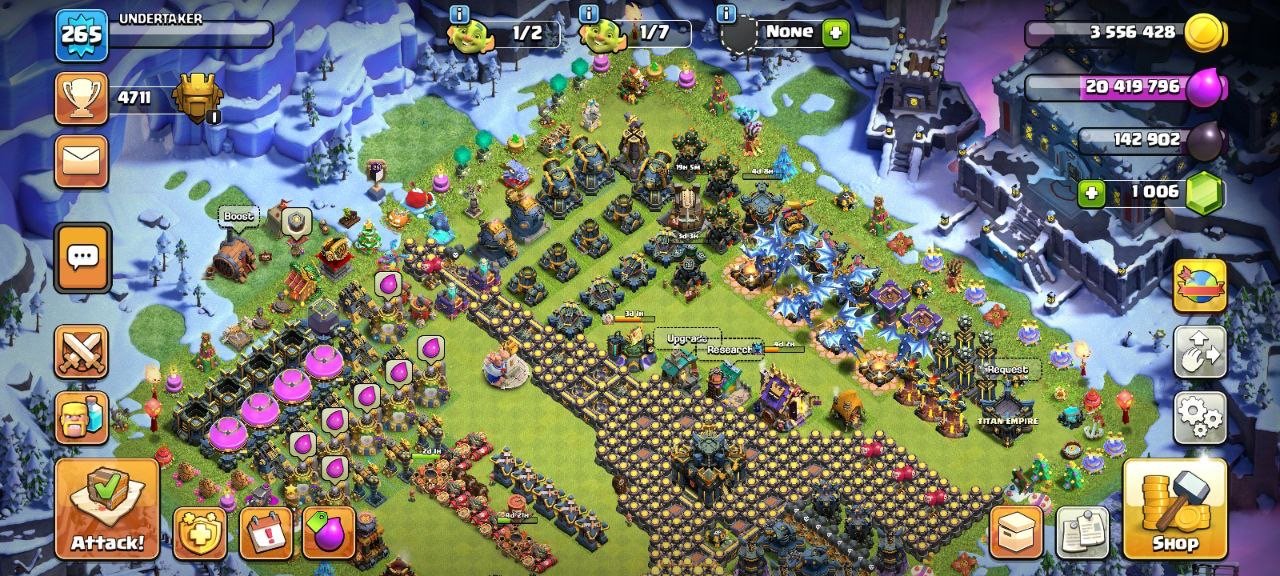
Task: Tap the green plus beside gems count
Action: (1092, 192)
